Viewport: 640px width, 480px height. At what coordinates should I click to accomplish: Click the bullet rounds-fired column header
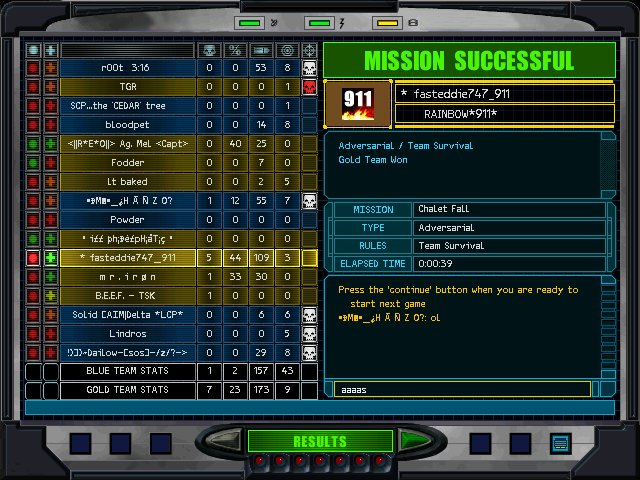pos(261,49)
